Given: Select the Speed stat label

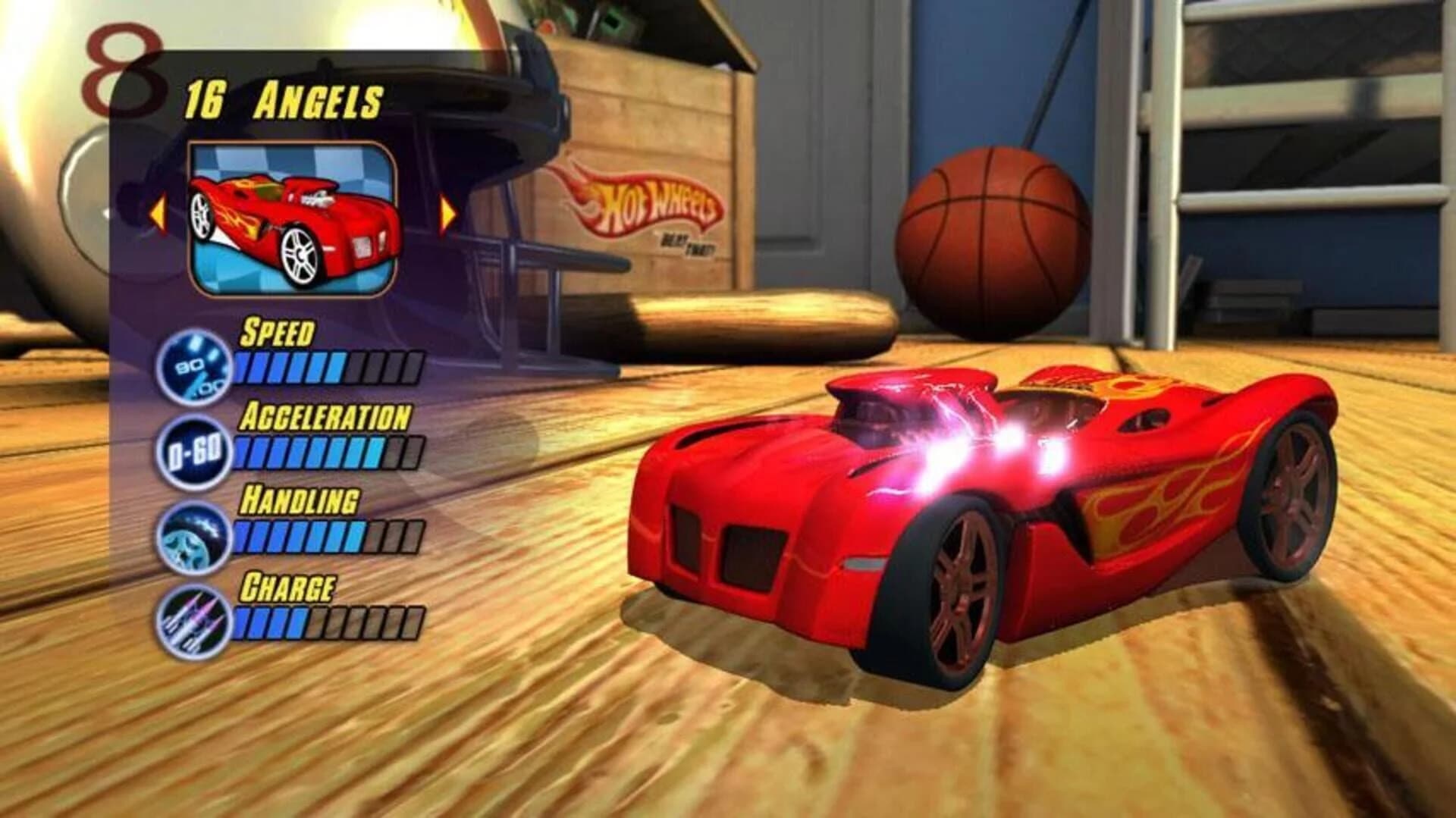Looking at the screenshot, I should pos(277,331).
